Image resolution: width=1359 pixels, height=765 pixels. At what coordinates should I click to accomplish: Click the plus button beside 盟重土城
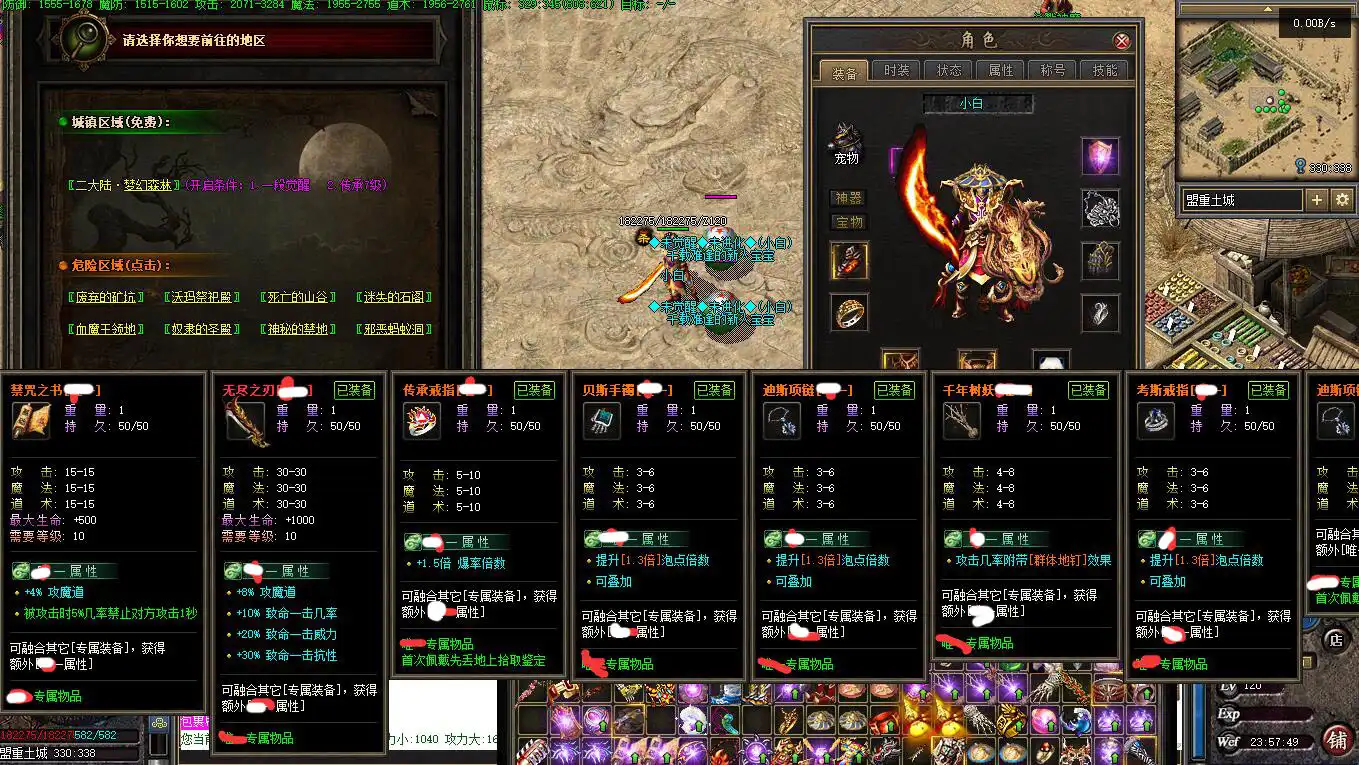[1317, 200]
